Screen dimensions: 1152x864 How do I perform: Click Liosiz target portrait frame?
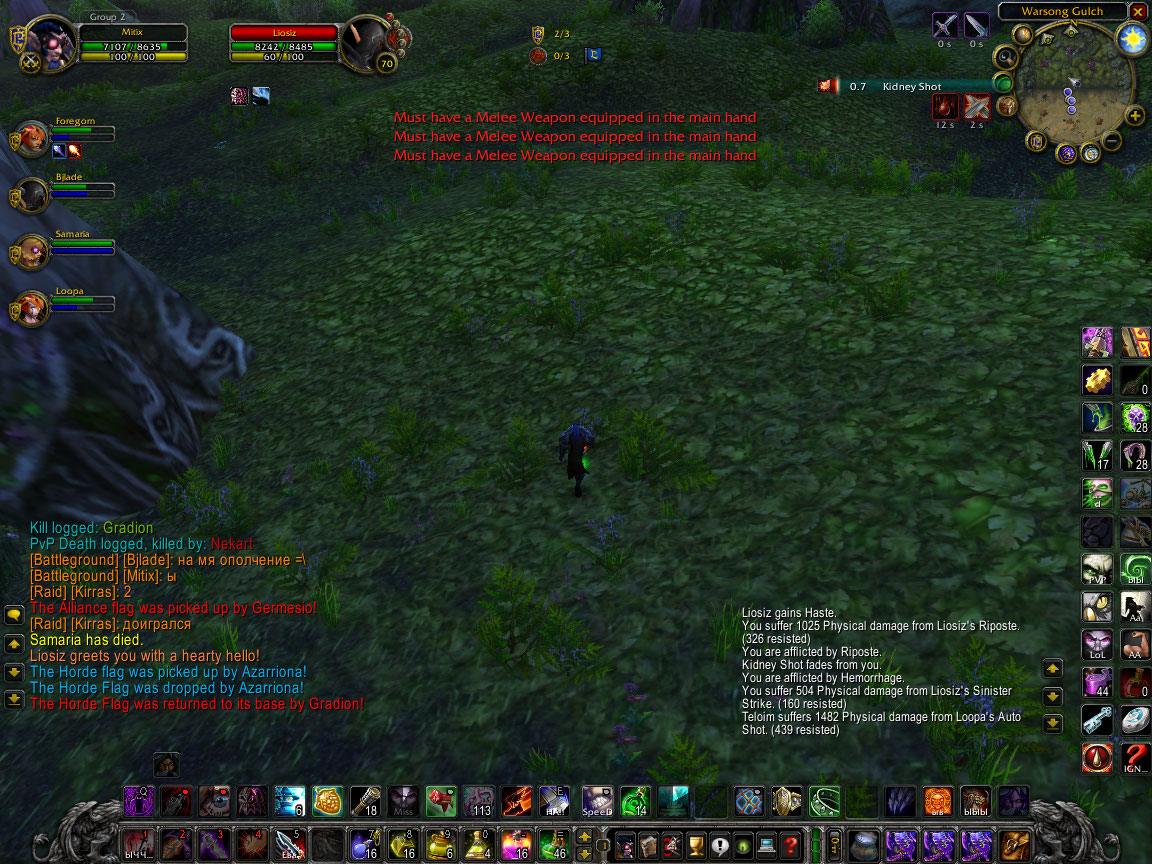[x=364, y=42]
